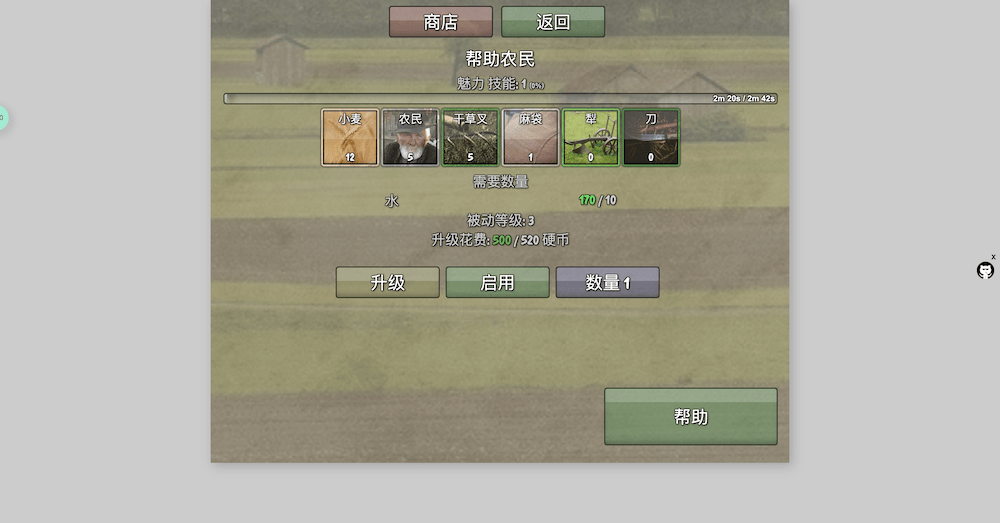Click the large 帮助 help button
Image resolution: width=1000 pixels, height=523 pixels.
(690, 416)
